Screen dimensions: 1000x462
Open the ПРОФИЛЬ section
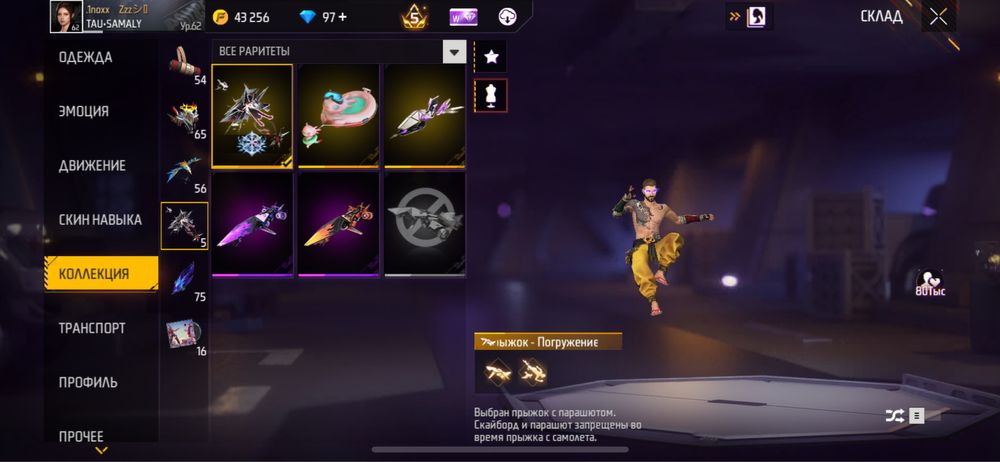click(x=88, y=382)
